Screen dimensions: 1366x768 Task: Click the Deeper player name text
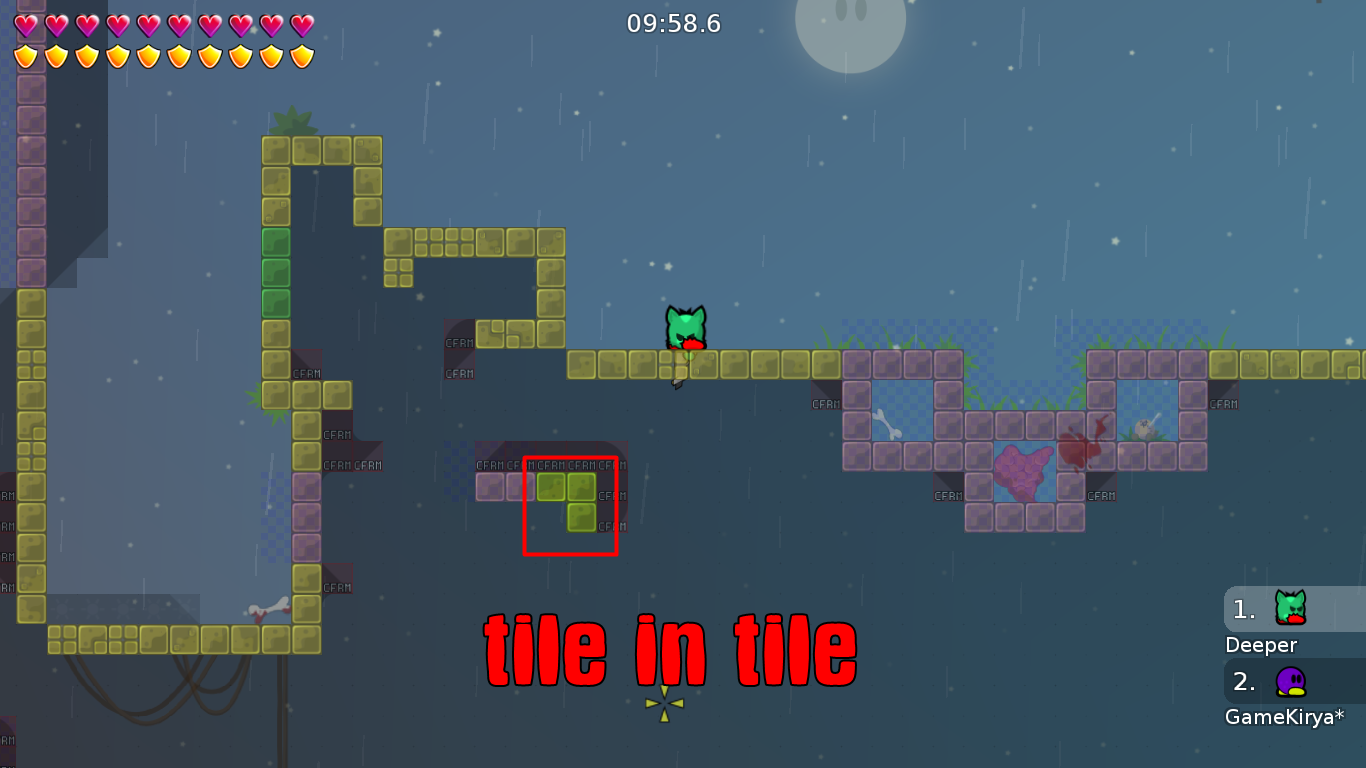click(x=1261, y=645)
